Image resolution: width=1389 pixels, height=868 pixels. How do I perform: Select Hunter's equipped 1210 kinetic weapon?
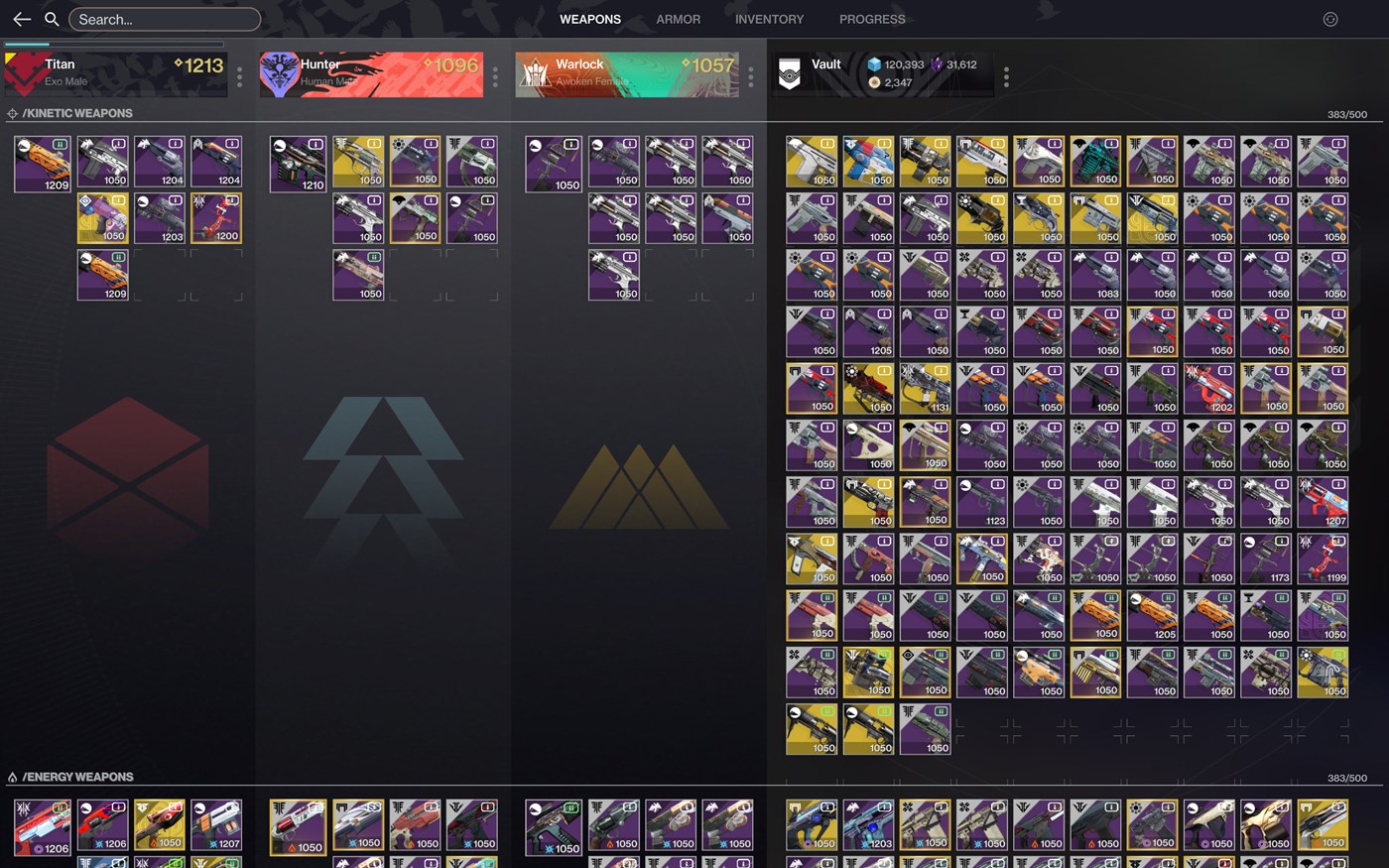pos(298,164)
